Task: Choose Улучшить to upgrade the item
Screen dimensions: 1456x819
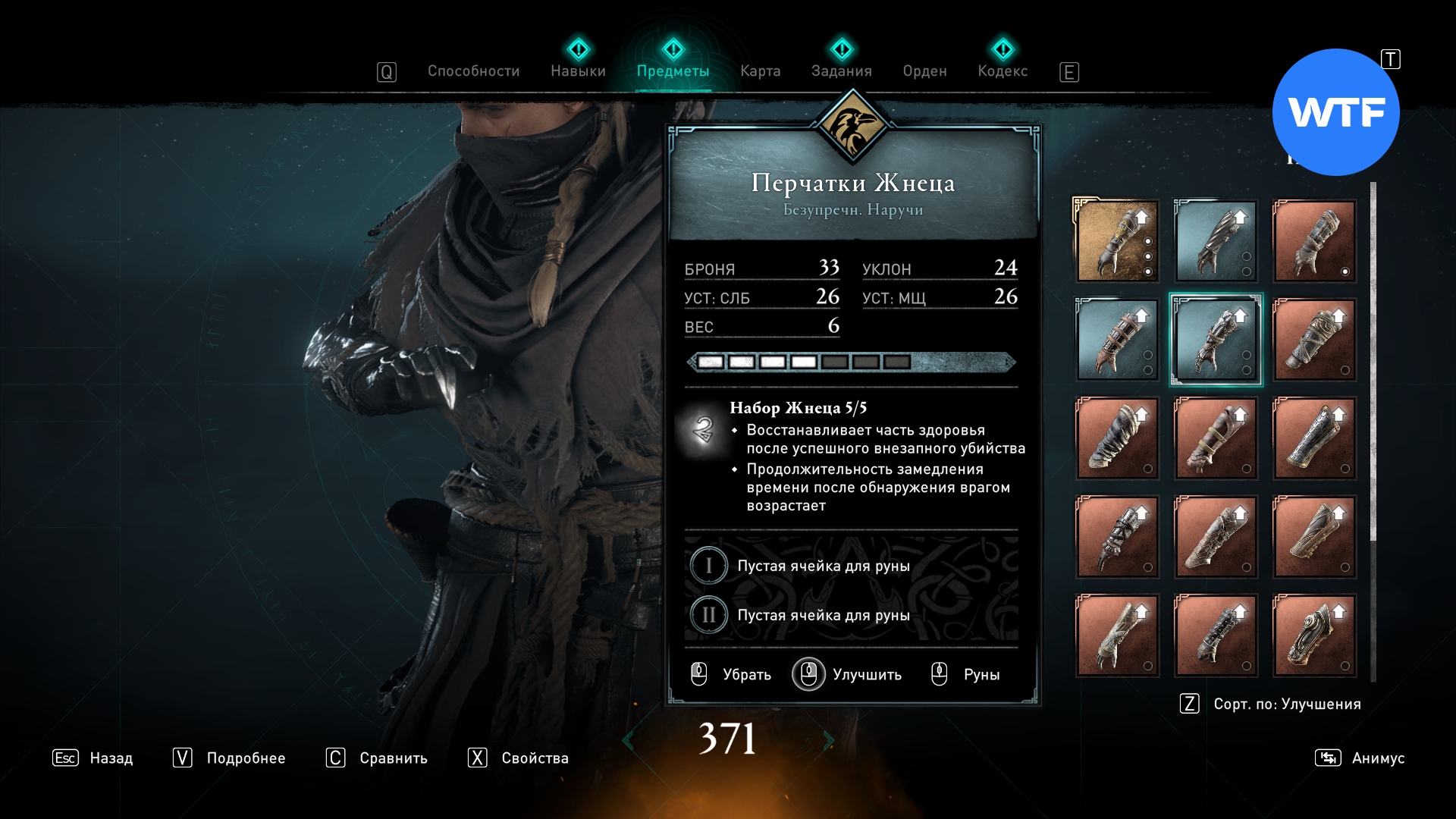Action: click(x=848, y=674)
